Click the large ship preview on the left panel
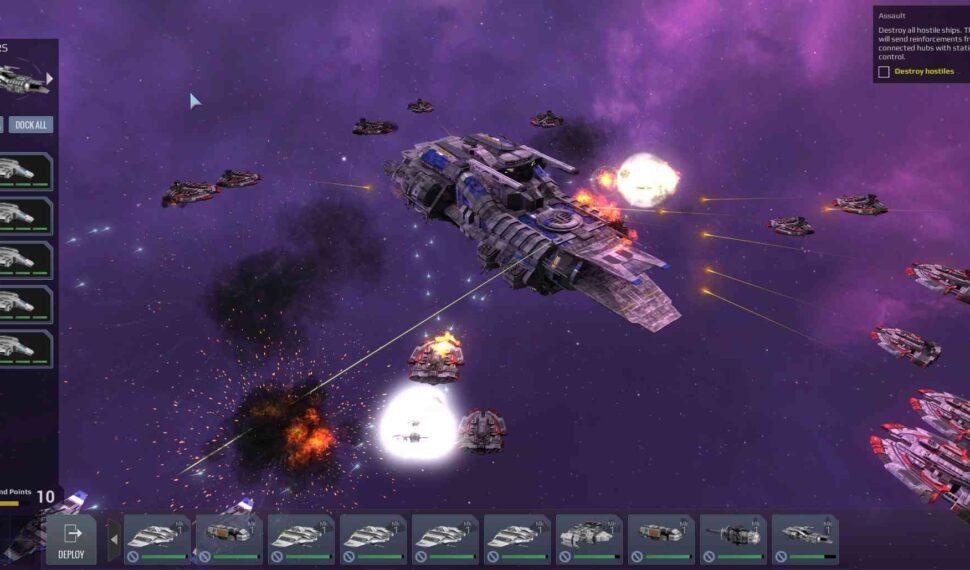The width and height of the screenshot is (970, 570). (20, 80)
